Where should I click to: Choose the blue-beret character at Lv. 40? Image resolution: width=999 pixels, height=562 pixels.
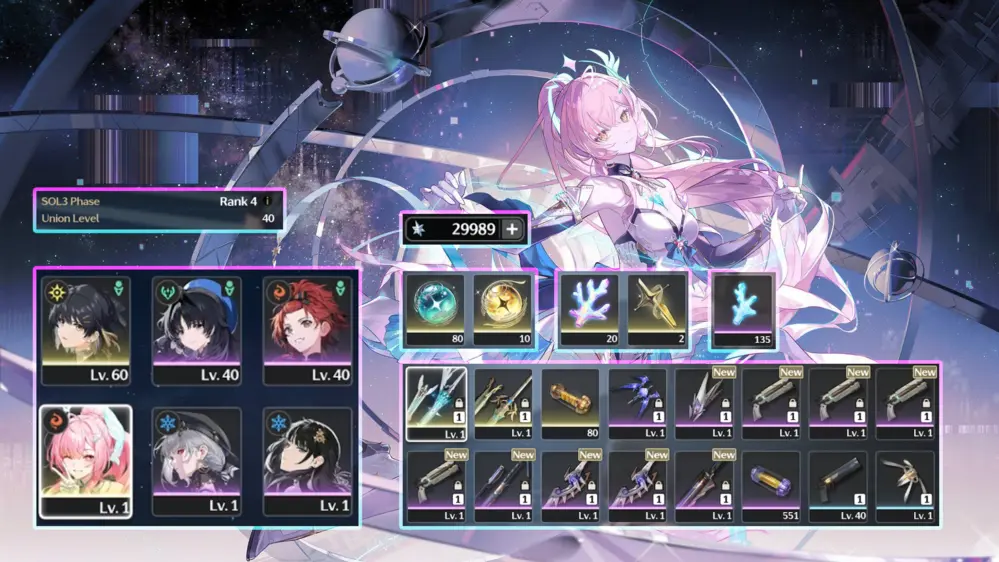(197, 330)
